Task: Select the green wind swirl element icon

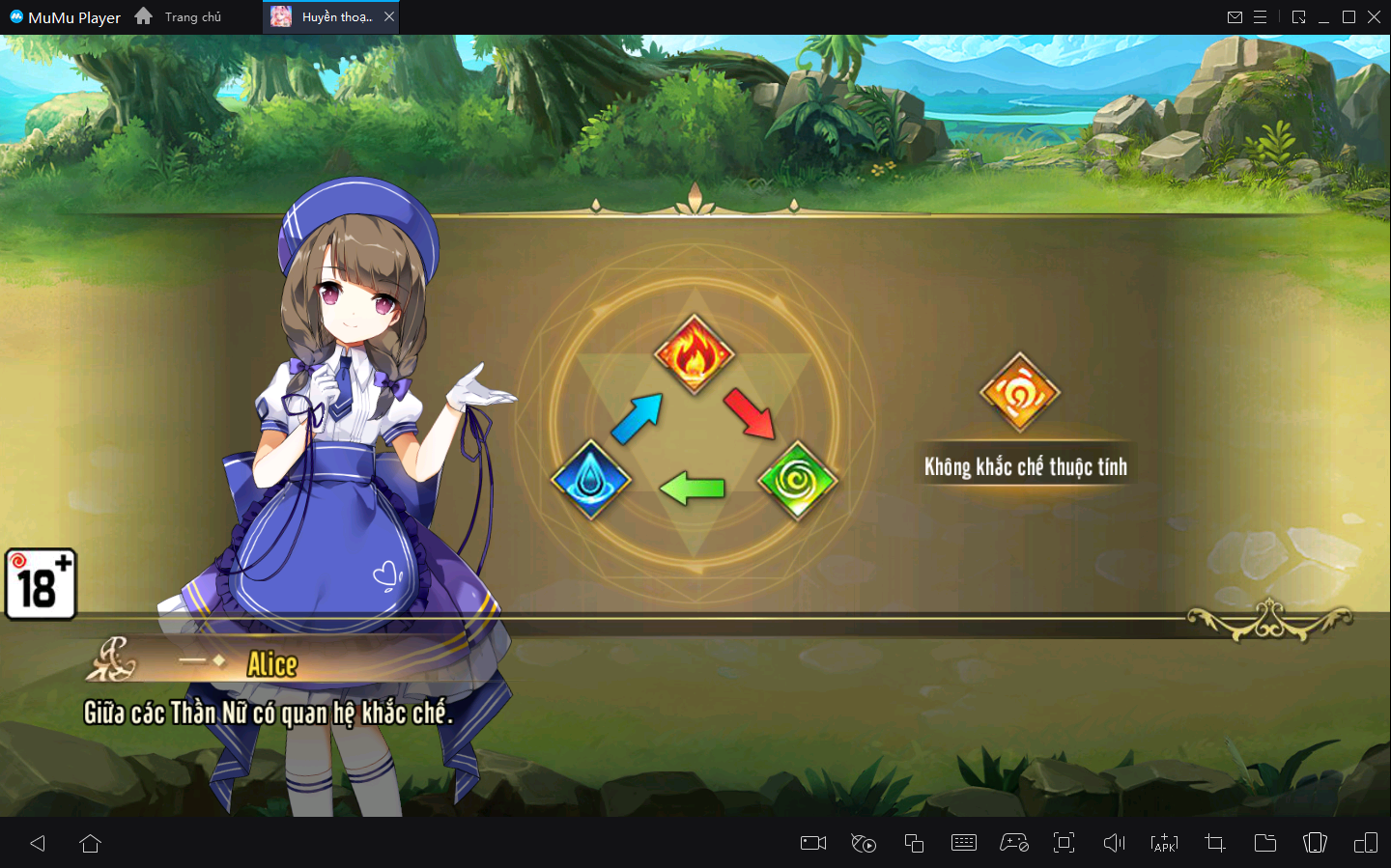Action: coord(797,480)
